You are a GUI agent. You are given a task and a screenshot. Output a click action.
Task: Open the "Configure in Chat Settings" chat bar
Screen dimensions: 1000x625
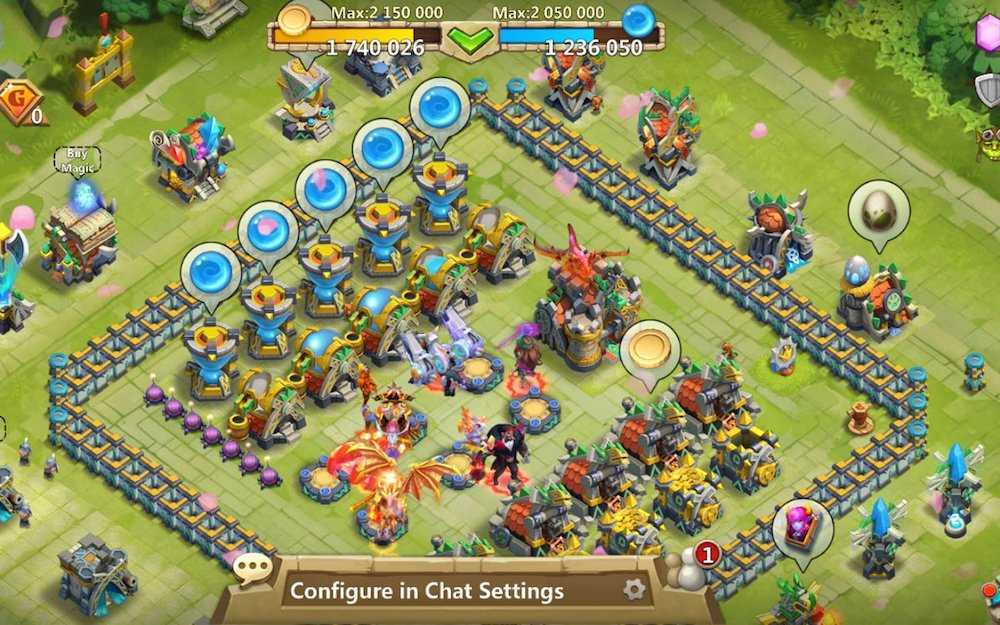point(427,591)
